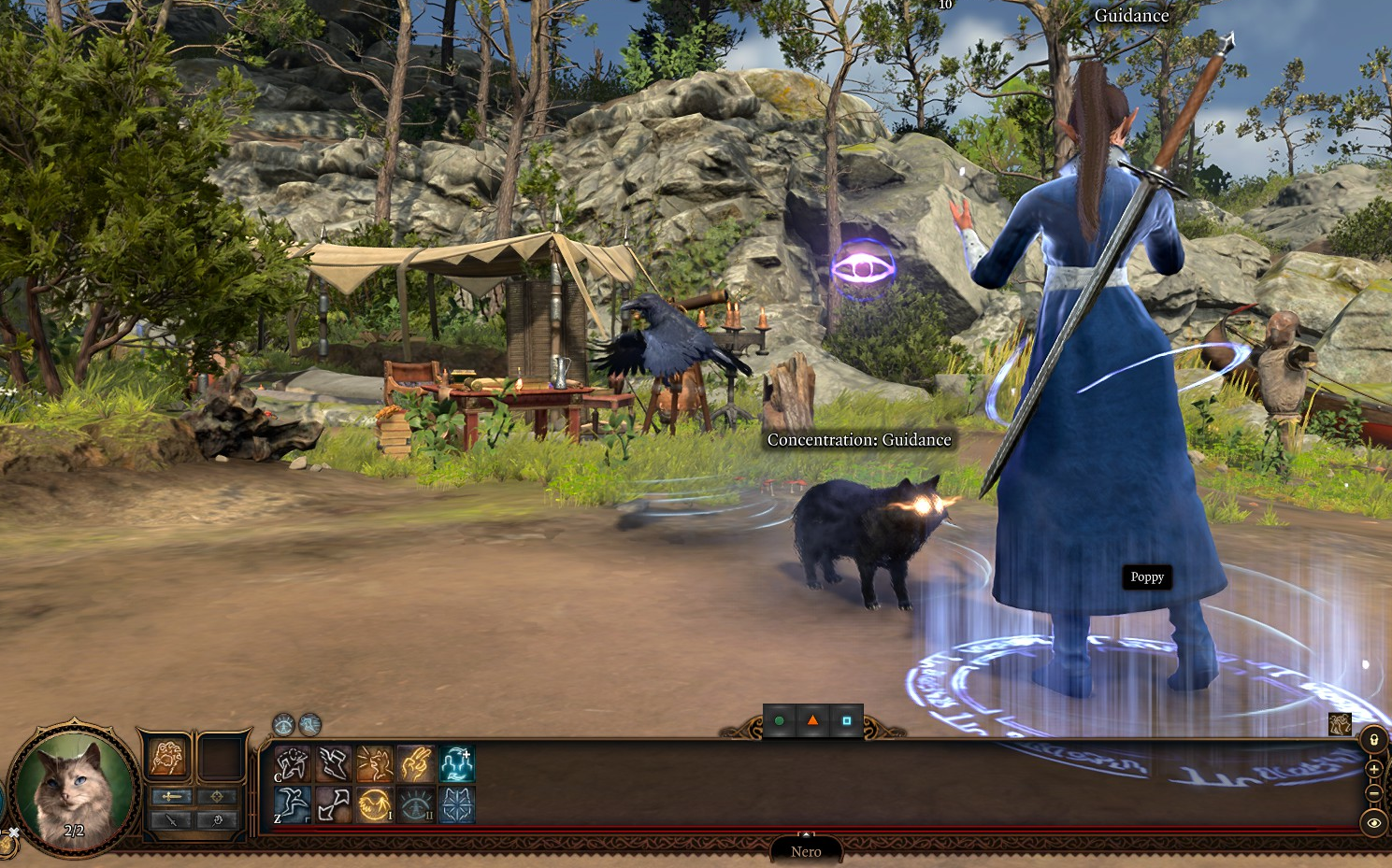
Task: Activate the Dash action with C marker
Action: [x=293, y=763]
